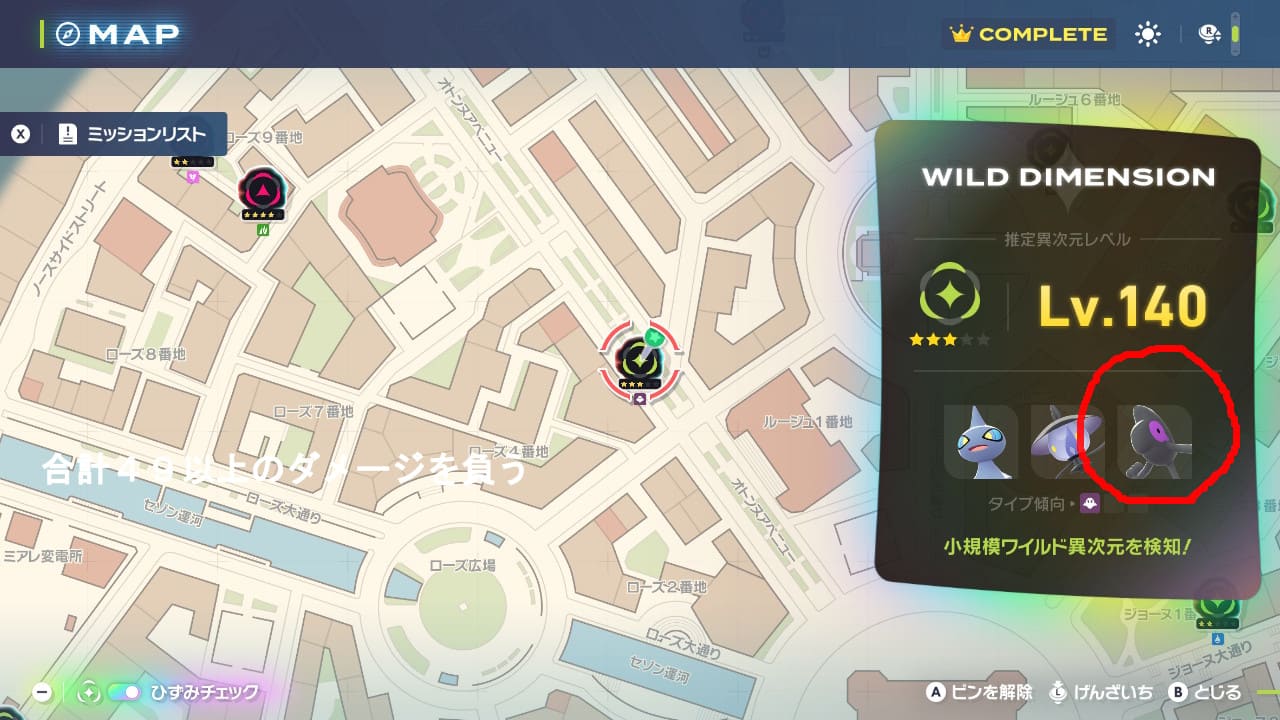
Task: Select the pink four-star distortion marker
Action: 263,189
